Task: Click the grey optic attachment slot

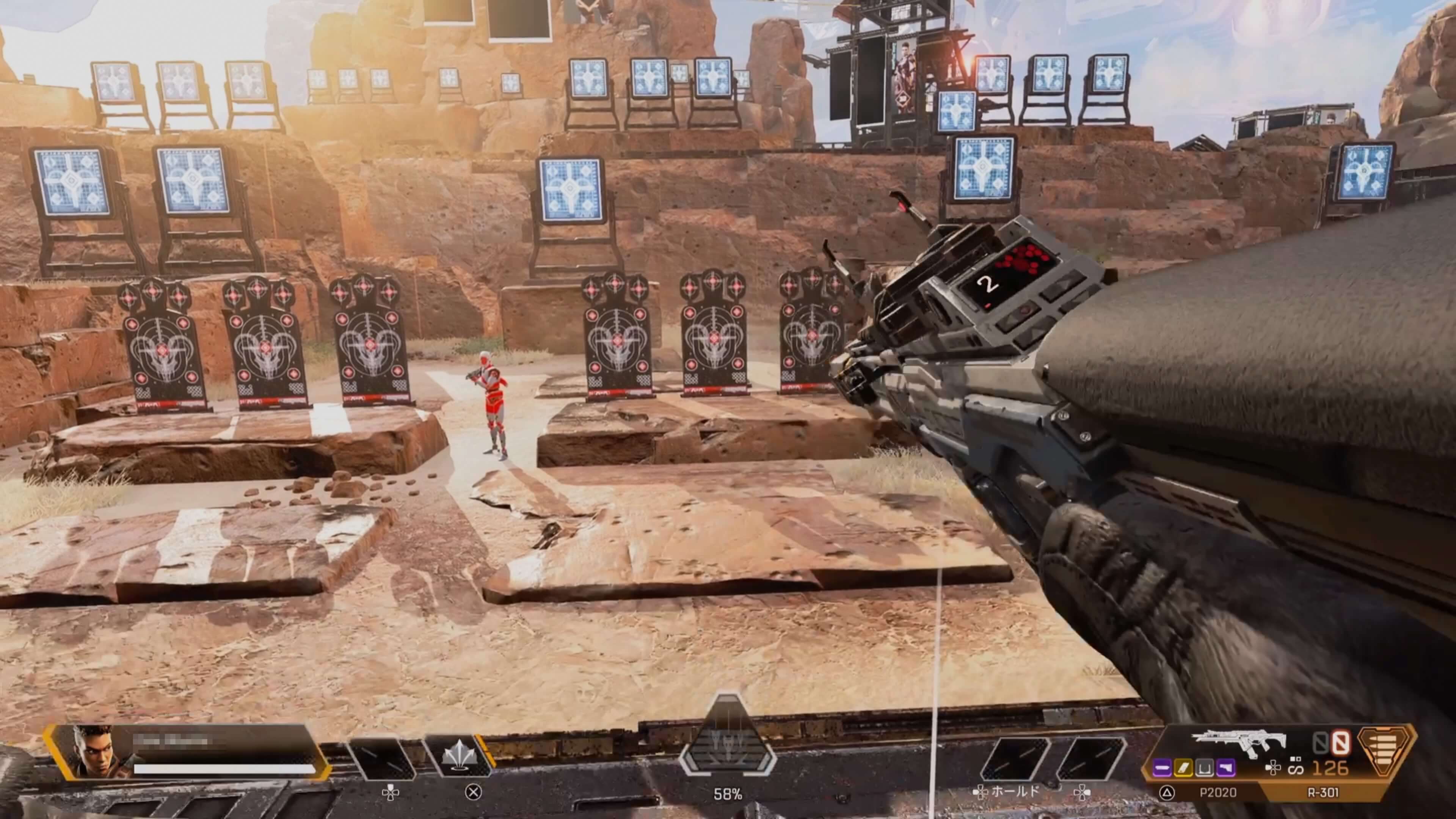Action: pyautogui.click(x=1204, y=767)
